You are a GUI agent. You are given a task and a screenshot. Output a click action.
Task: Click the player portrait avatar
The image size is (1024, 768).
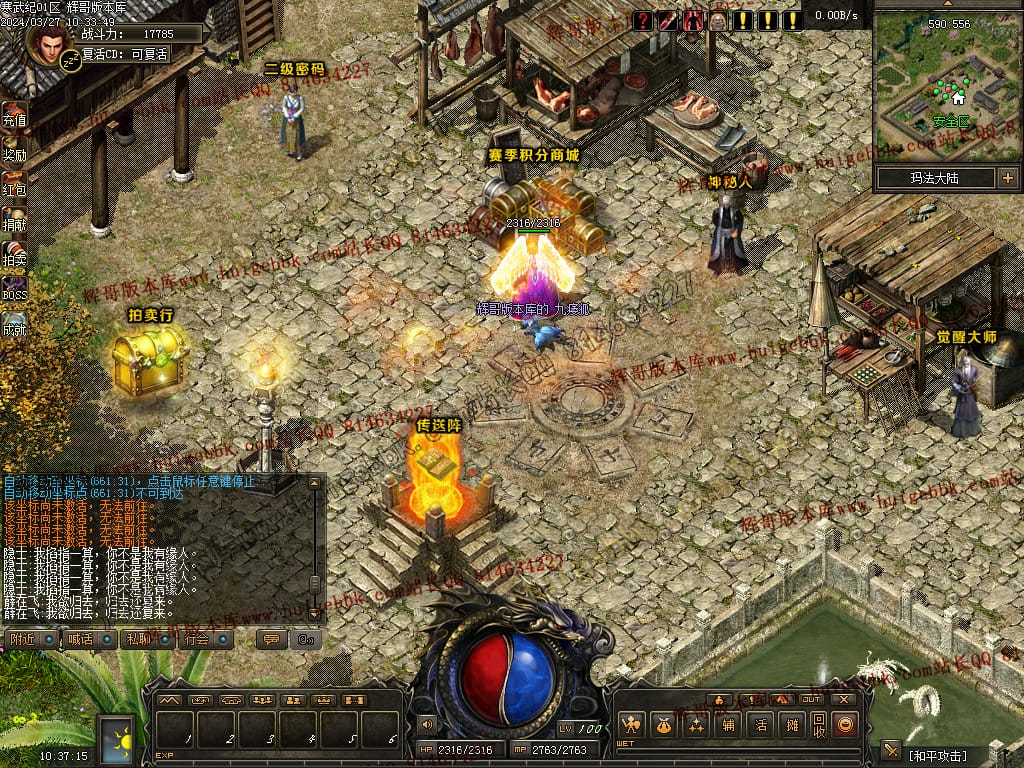click(x=48, y=42)
